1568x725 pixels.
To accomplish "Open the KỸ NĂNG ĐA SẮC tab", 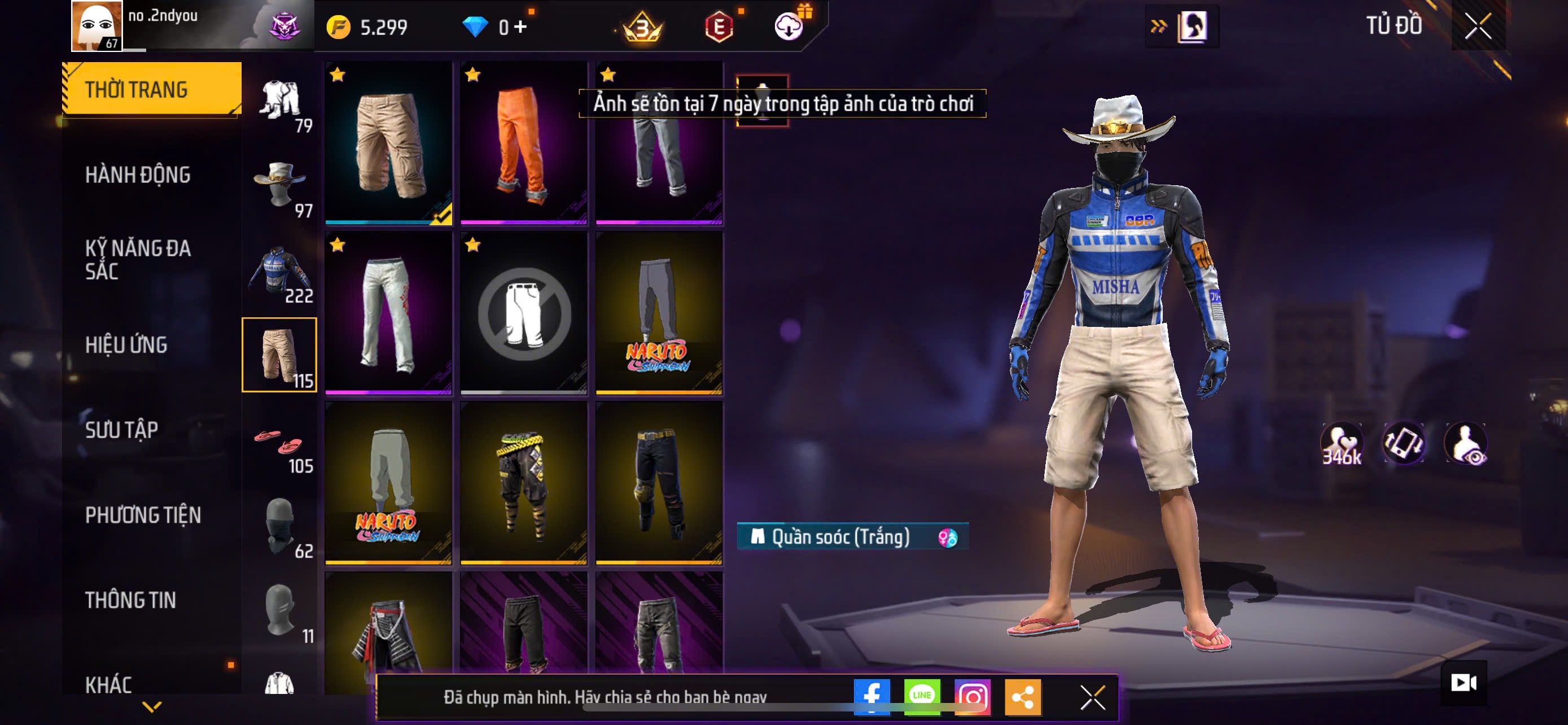I will 138,259.
